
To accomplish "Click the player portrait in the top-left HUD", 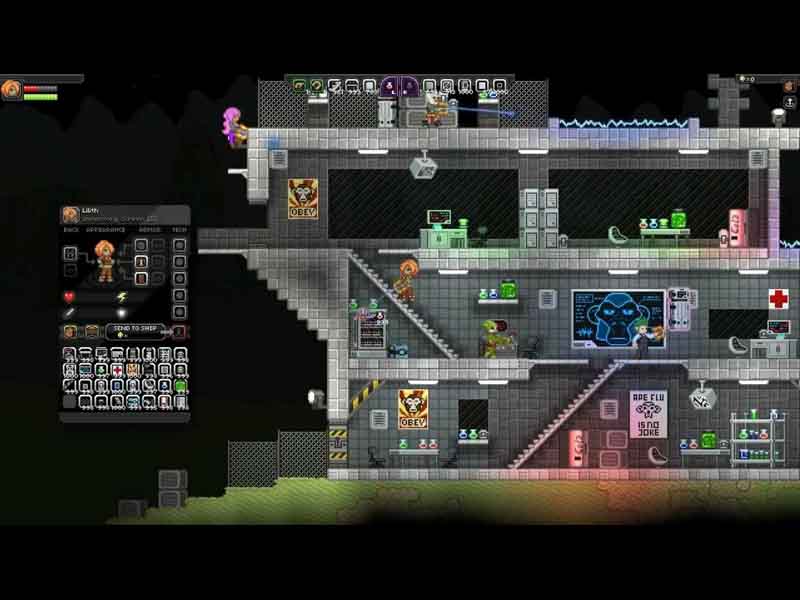I will coord(11,90).
